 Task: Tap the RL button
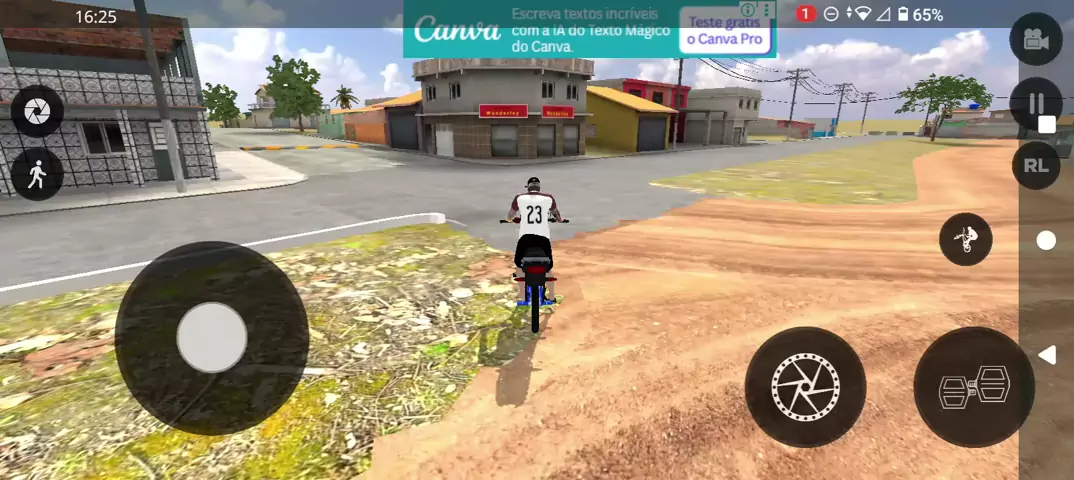click(x=1035, y=166)
